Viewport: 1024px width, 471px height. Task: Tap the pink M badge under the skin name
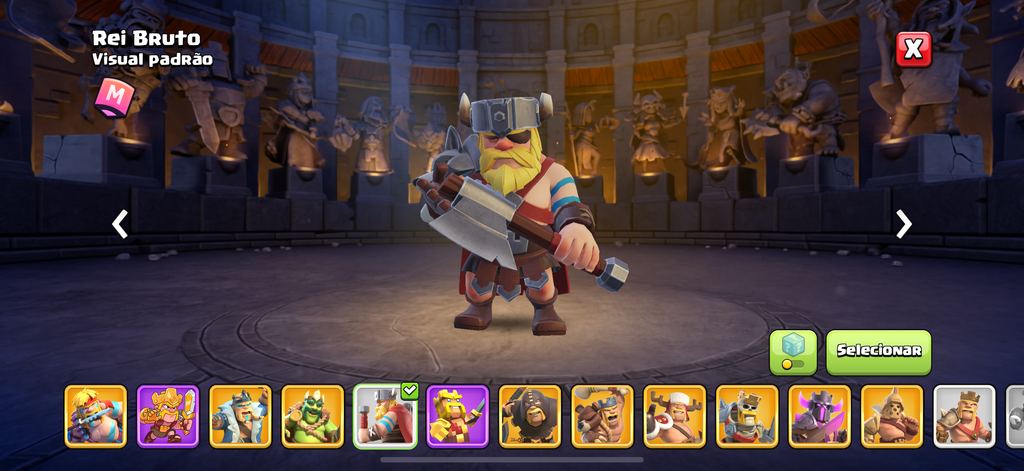pos(115,96)
